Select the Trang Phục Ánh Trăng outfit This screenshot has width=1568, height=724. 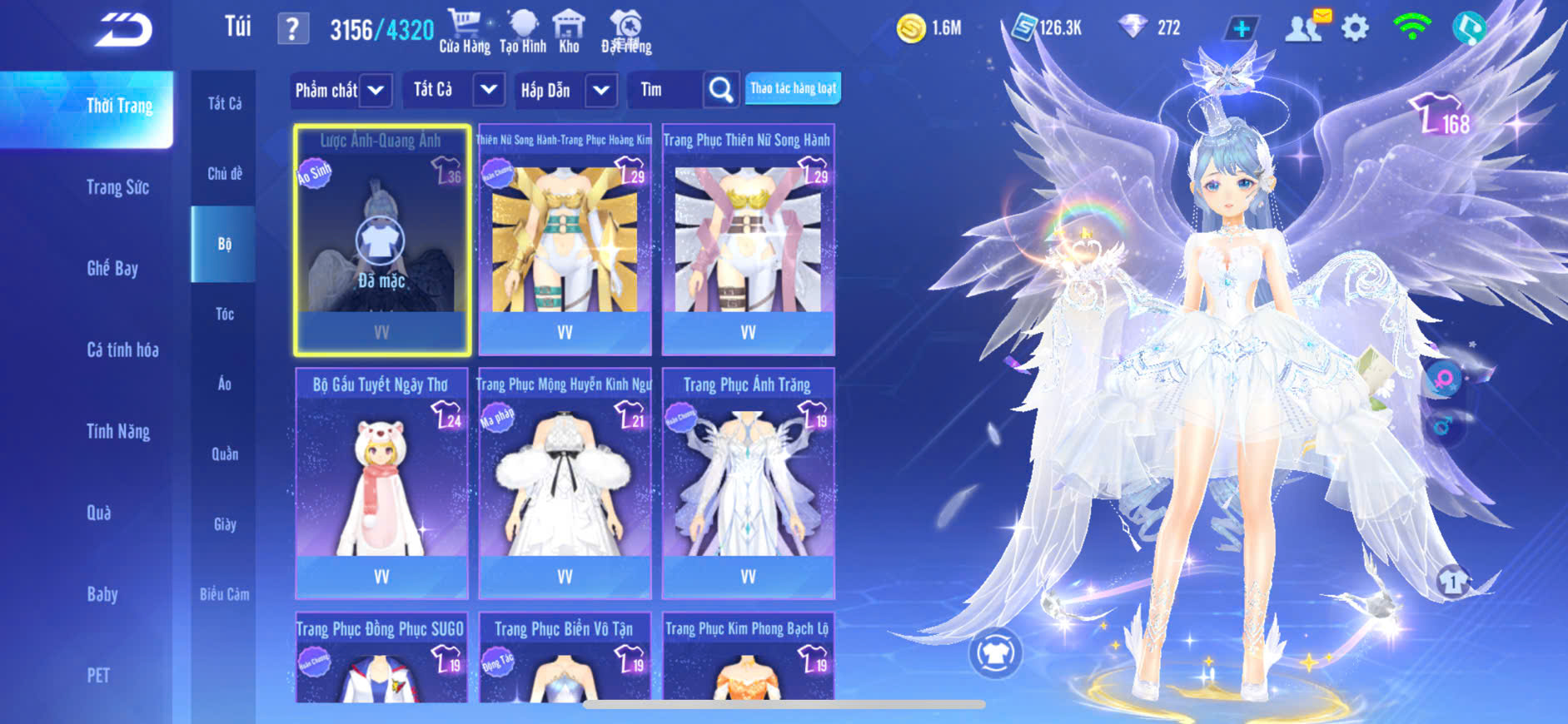748,483
